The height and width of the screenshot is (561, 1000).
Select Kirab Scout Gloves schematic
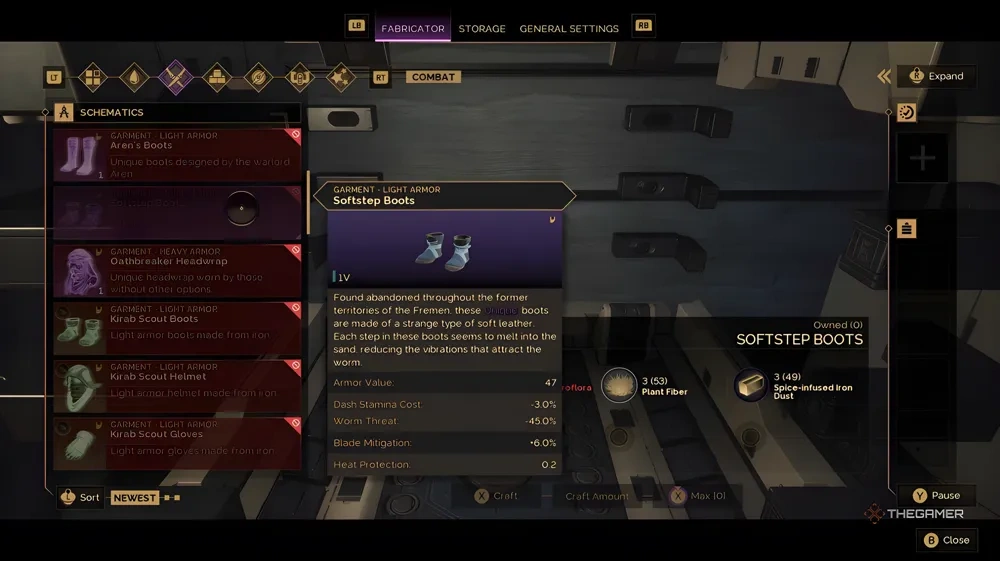[176, 443]
